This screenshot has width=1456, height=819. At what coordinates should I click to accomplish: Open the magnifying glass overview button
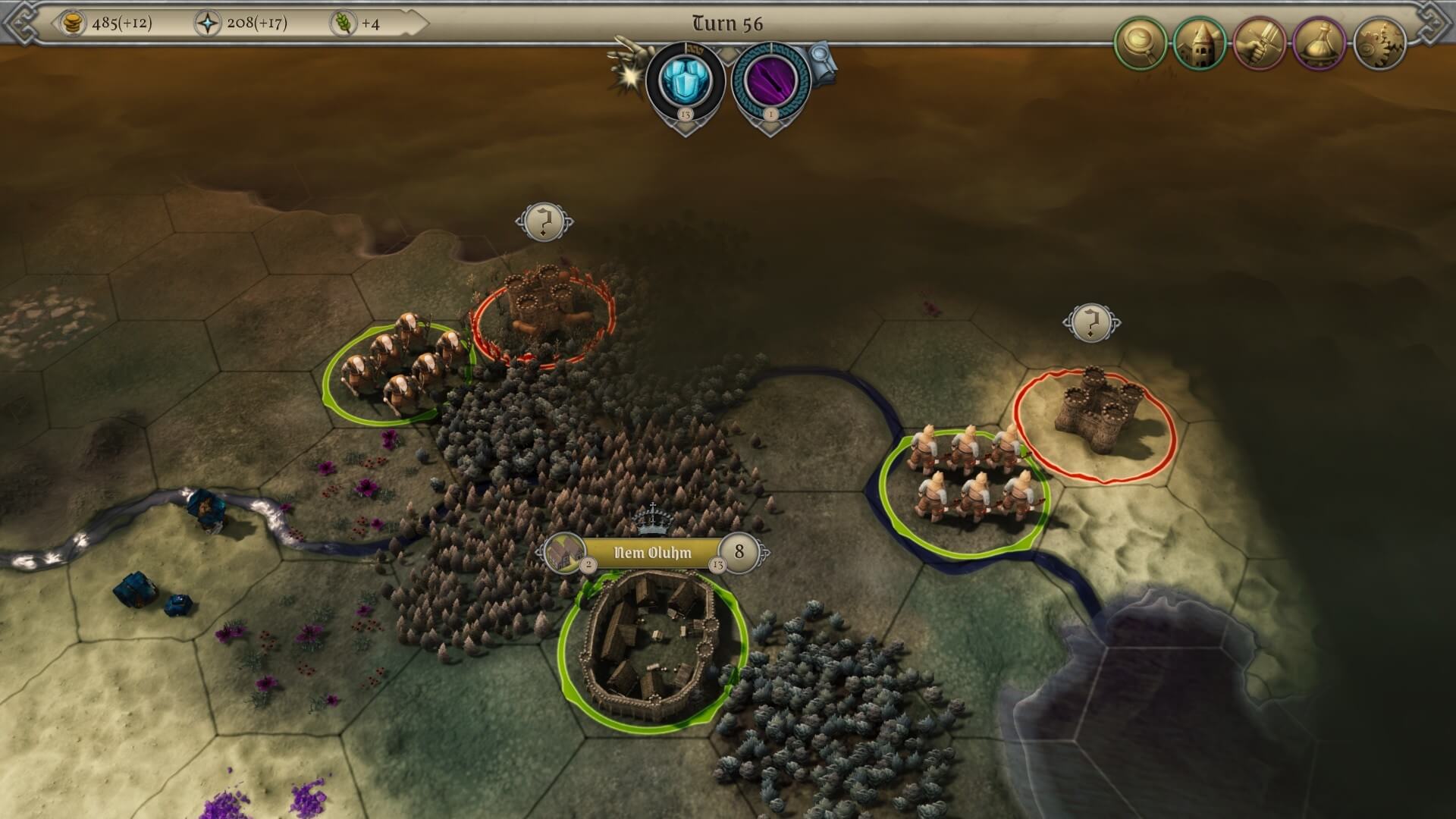click(1140, 43)
